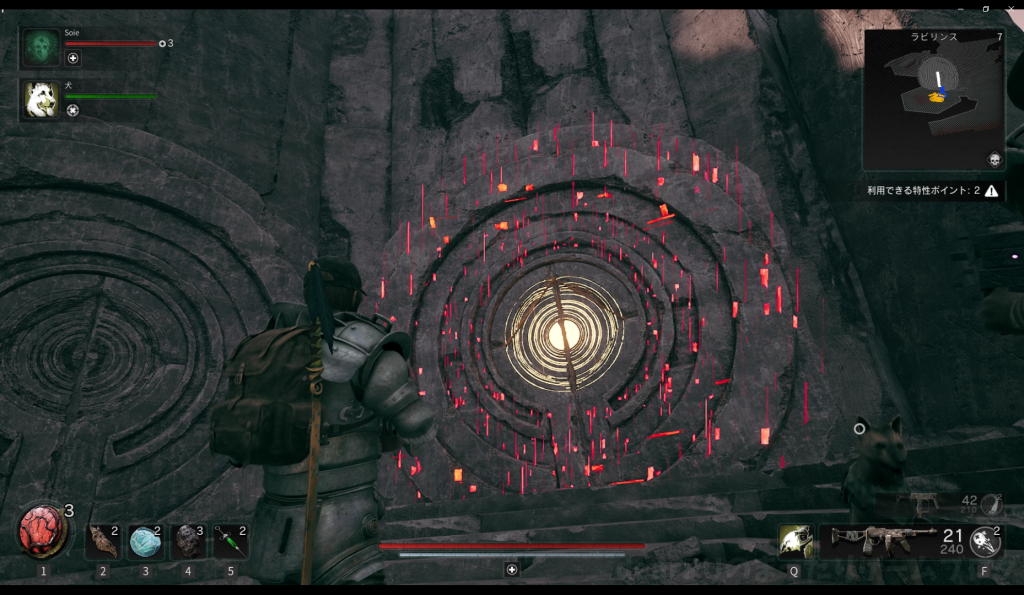The width and height of the screenshot is (1024, 595).
Task: Close the game window
Action: (1012, 6)
